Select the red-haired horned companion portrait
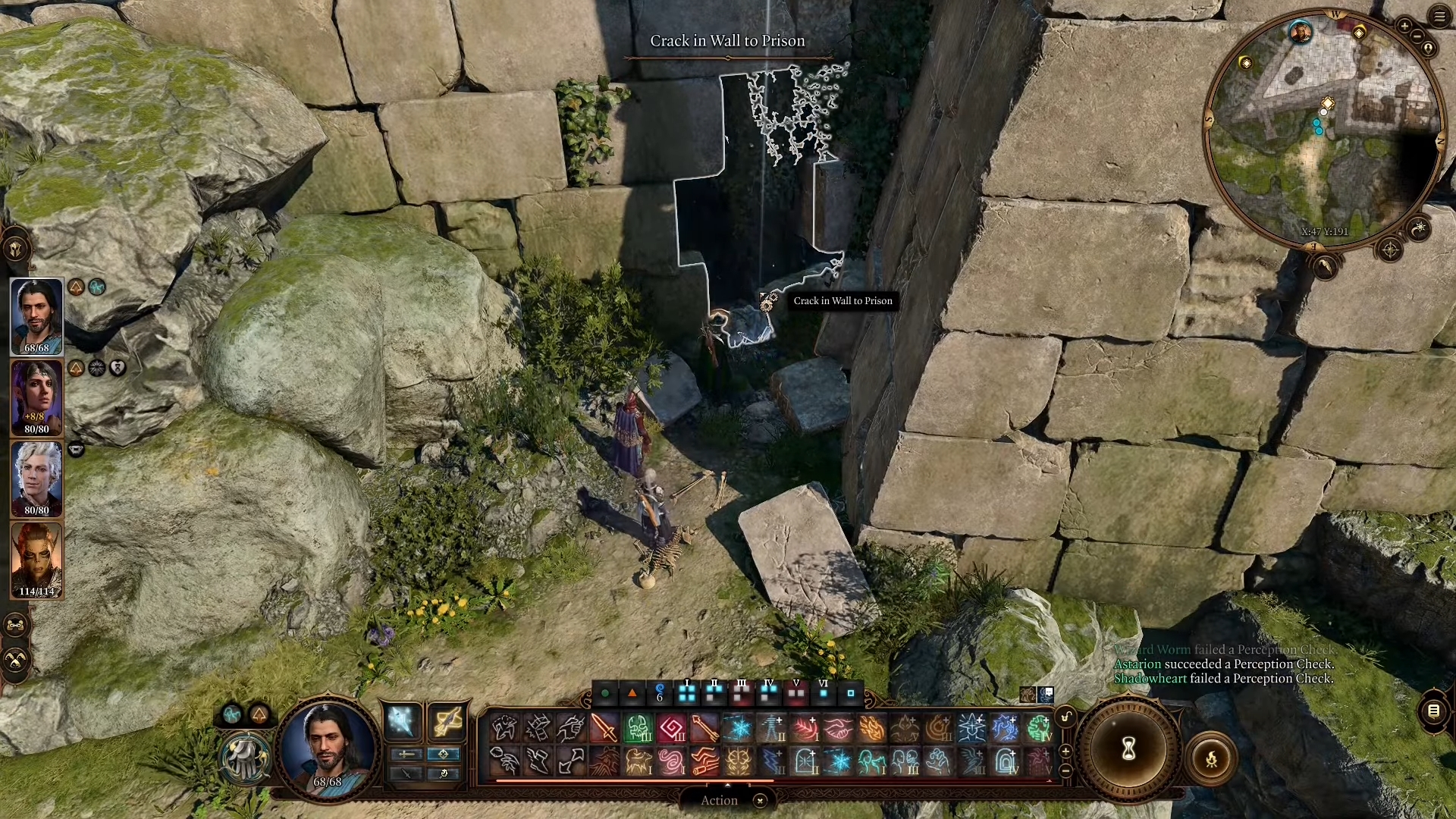 click(x=36, y=560)
